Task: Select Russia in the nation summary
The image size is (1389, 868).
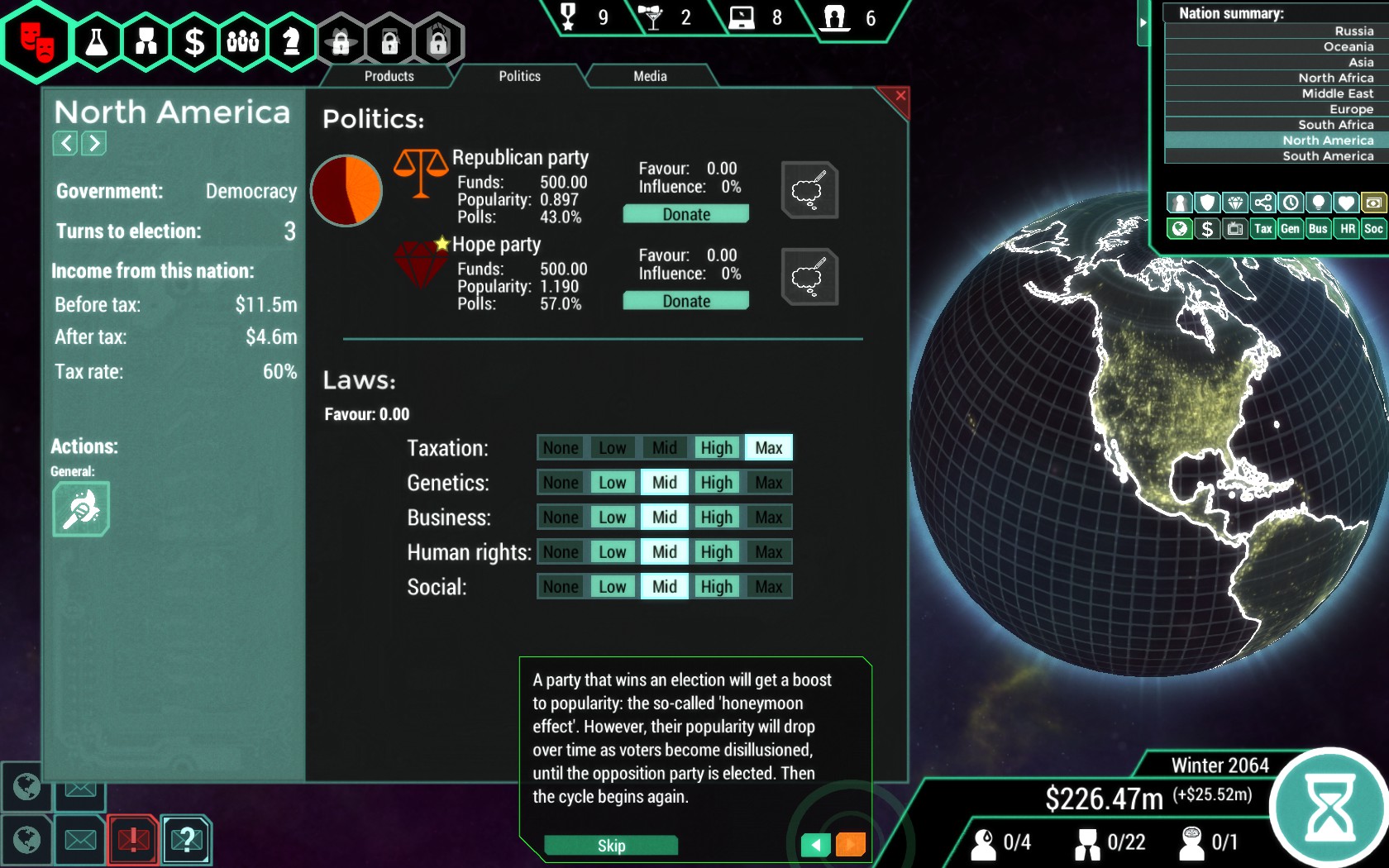Action: 1353,31
